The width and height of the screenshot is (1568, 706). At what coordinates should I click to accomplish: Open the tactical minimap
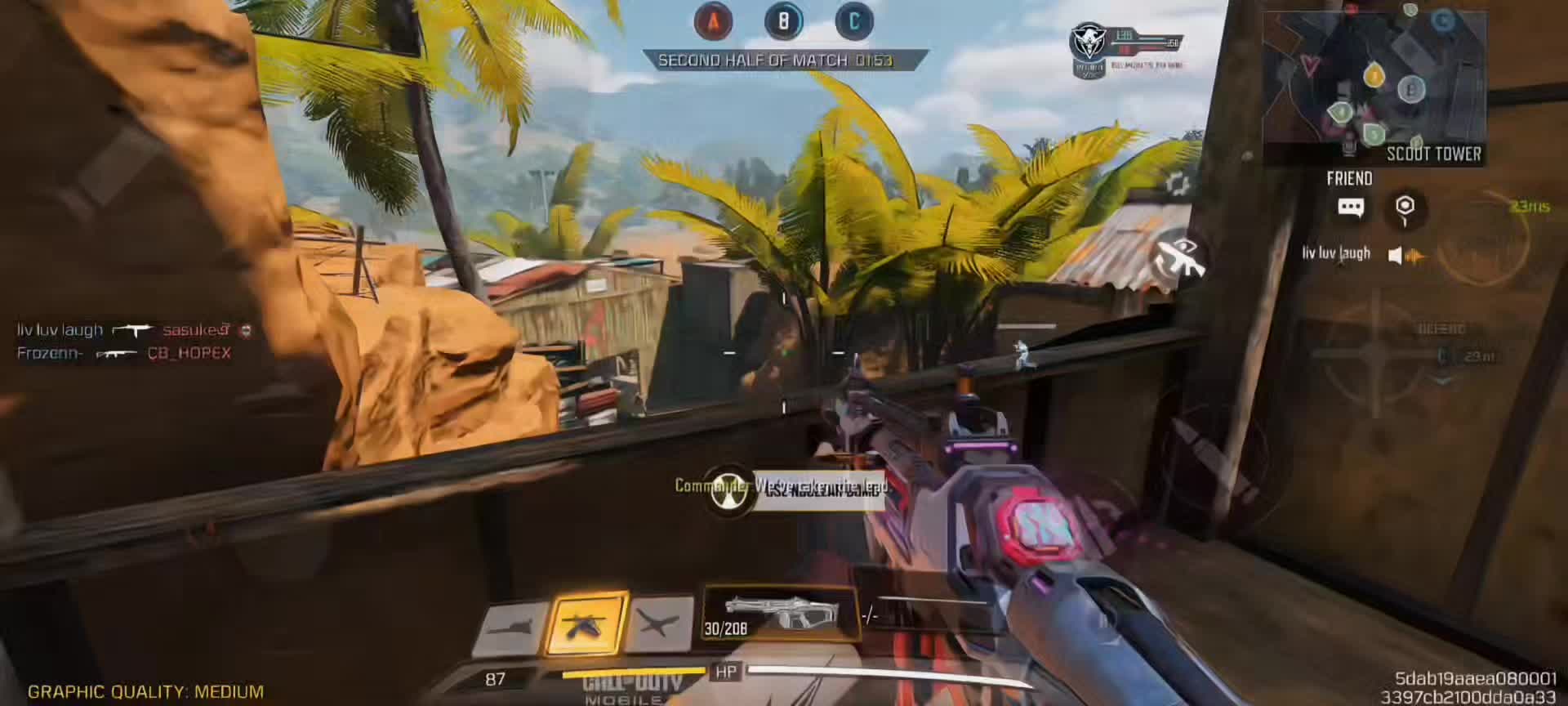[1374, 86]
